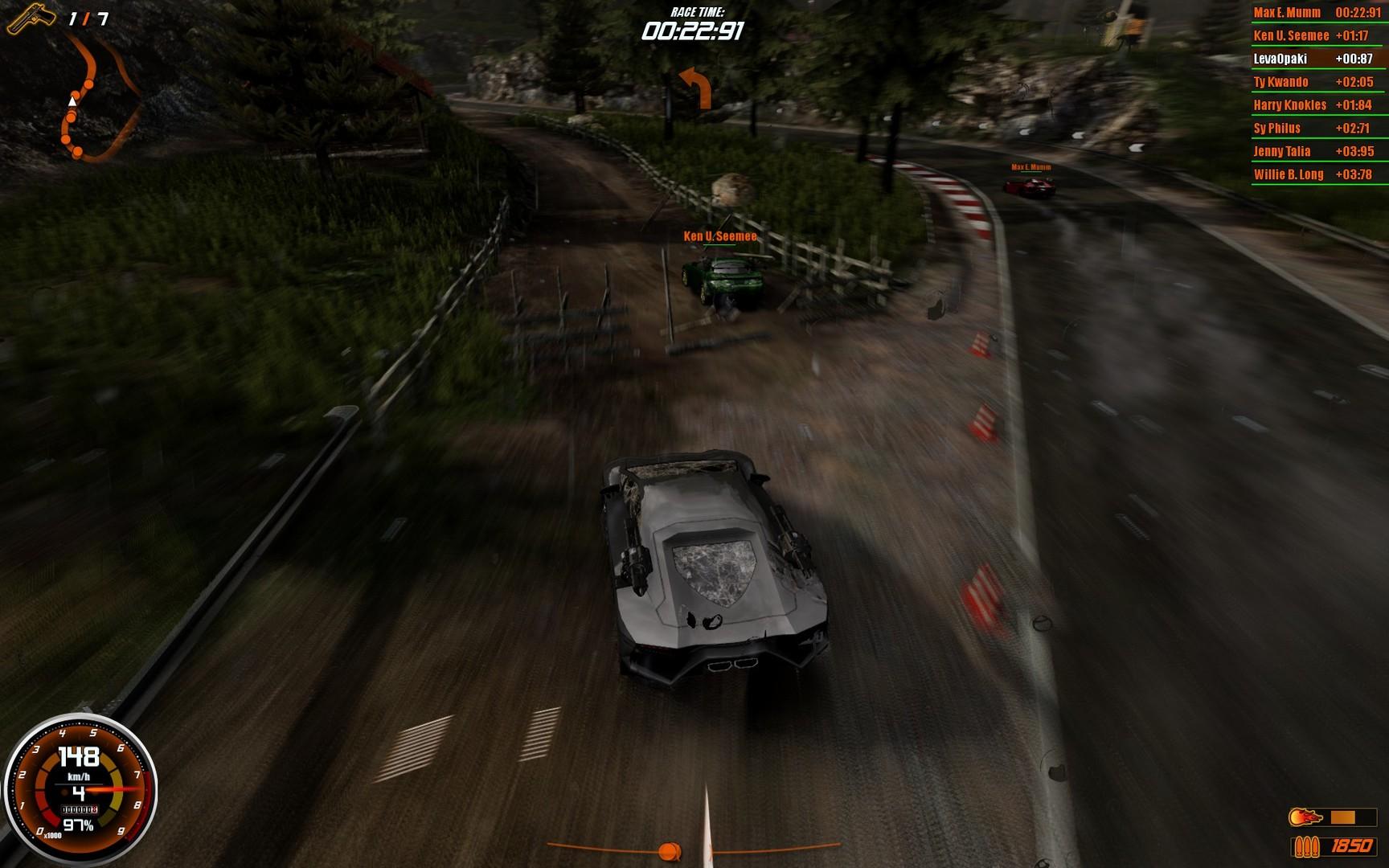The width and height of the screenshot is (1389, 868).
Task: Click Jenny Talia's name in the standings
Action: point(1281,151)
